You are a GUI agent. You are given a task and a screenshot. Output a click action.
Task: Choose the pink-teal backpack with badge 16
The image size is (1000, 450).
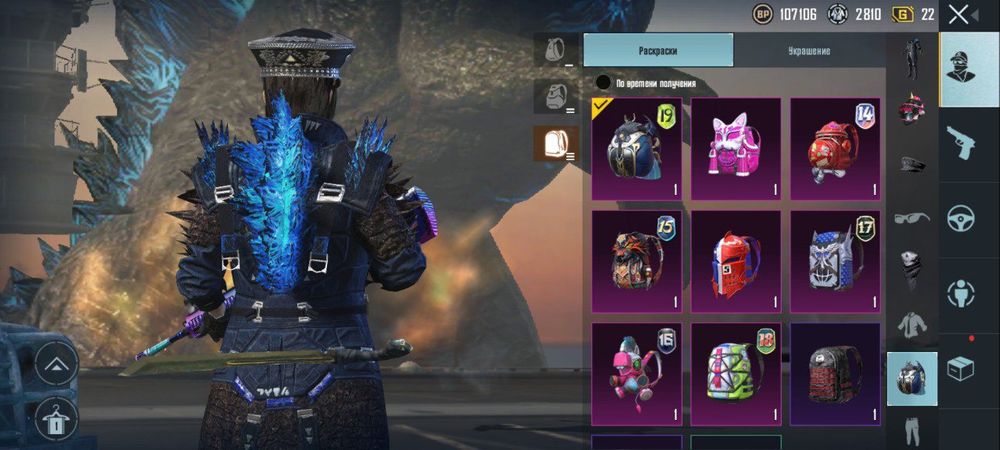[636, 372]
